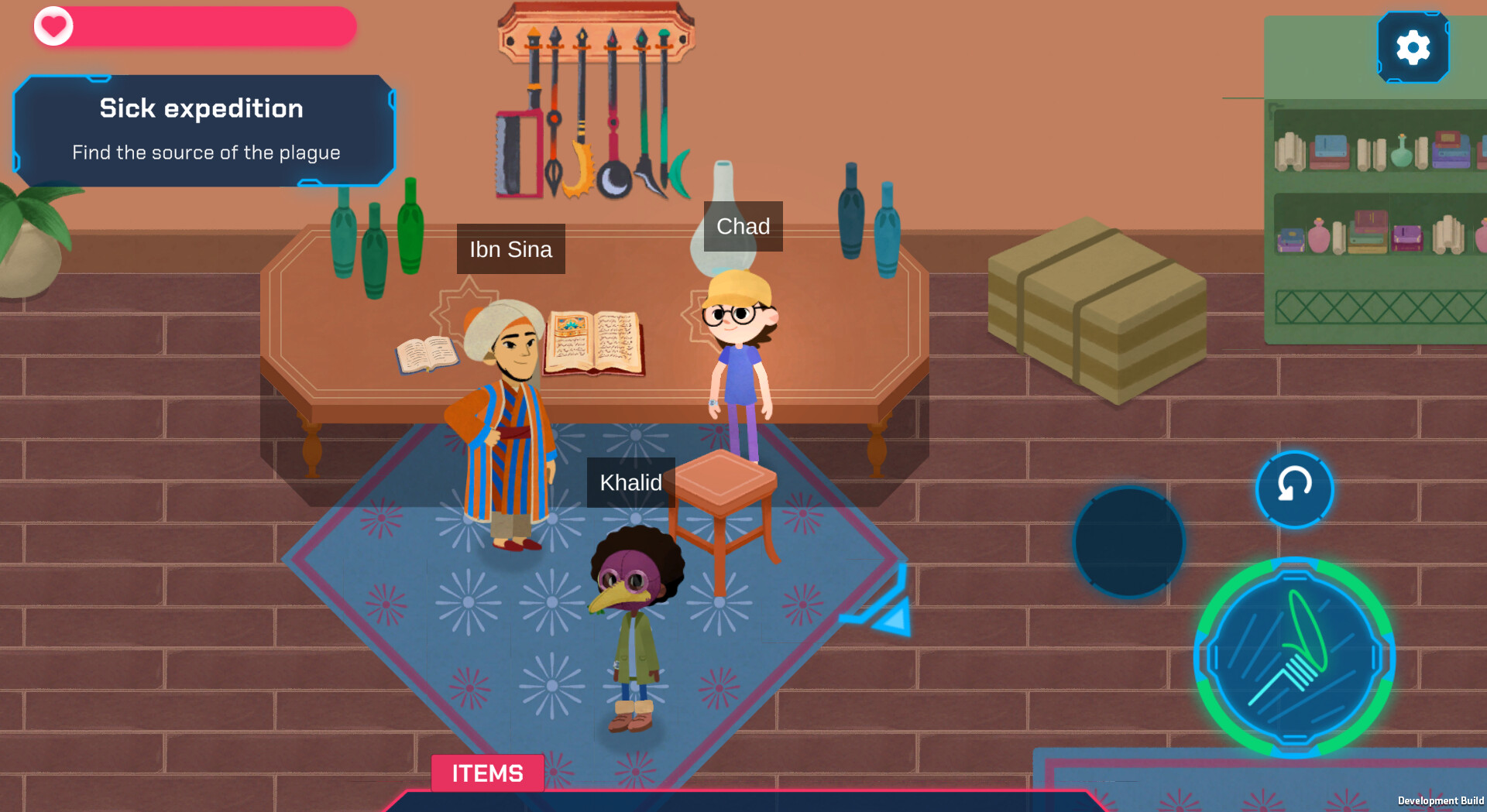The image size is (1487, 812).
Task: Click the open book on Ibn Sina's table
Action: click(594, 344)
